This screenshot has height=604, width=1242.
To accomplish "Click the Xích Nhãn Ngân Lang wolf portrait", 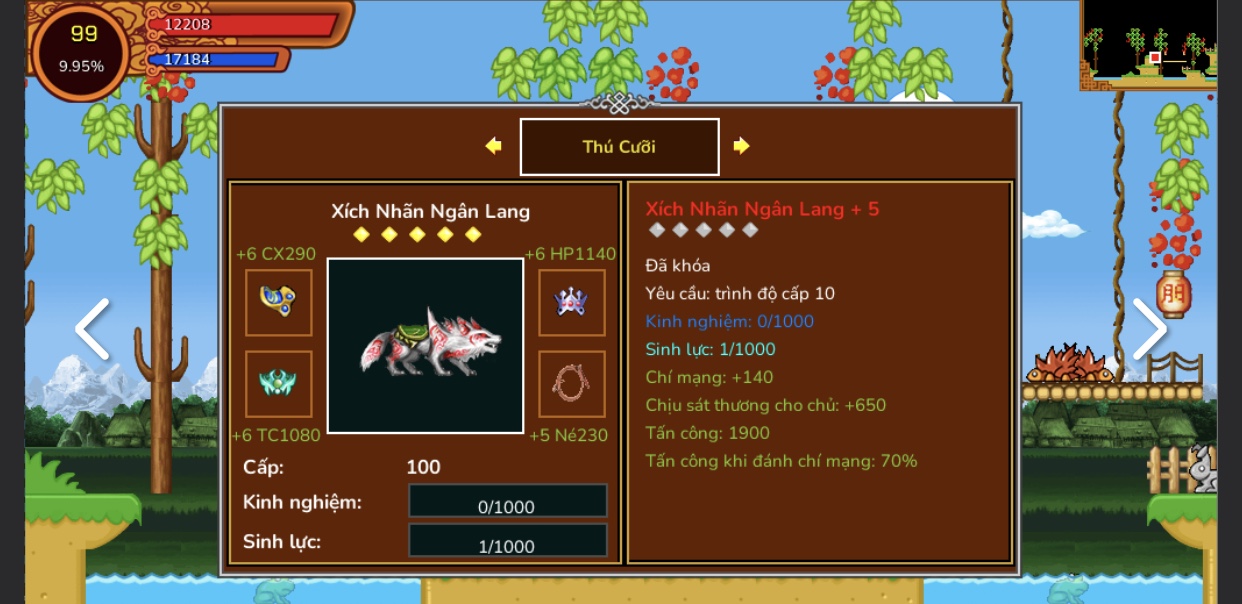I will (x=425, y=345).
